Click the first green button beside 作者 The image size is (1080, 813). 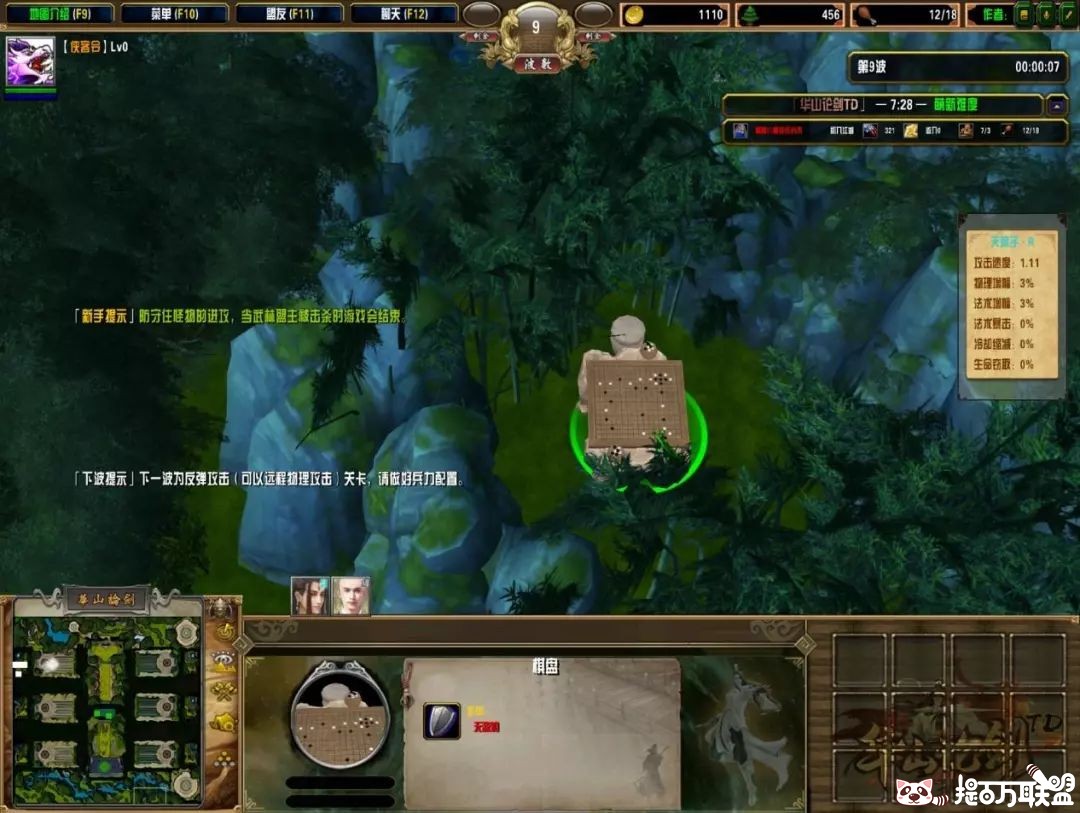click(x=1023, y=15)
